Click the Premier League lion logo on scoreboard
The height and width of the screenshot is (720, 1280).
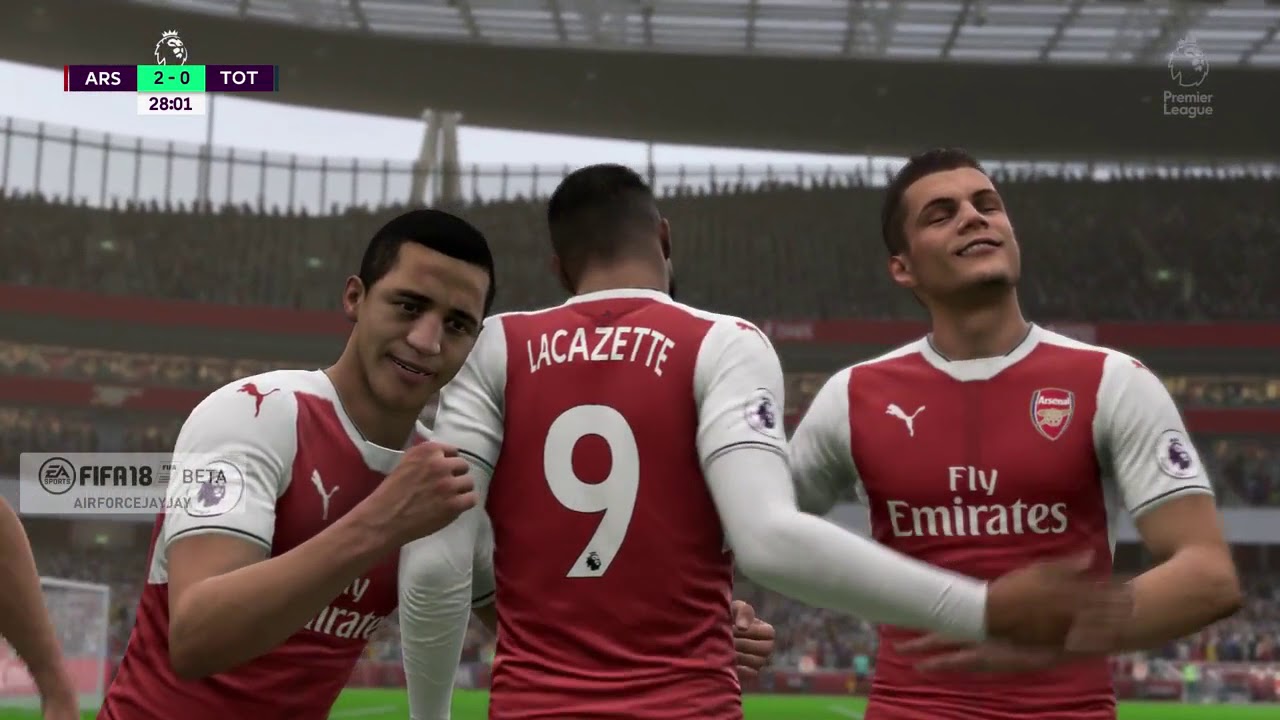click(x=170, y=48)
